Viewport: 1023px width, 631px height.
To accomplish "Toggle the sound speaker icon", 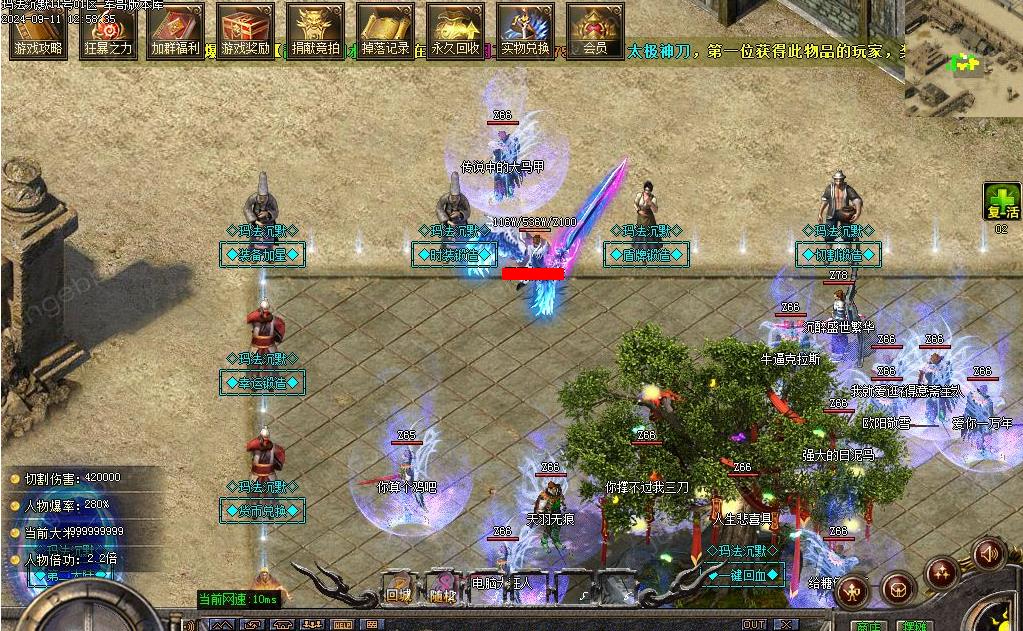I will pos(989,553).
